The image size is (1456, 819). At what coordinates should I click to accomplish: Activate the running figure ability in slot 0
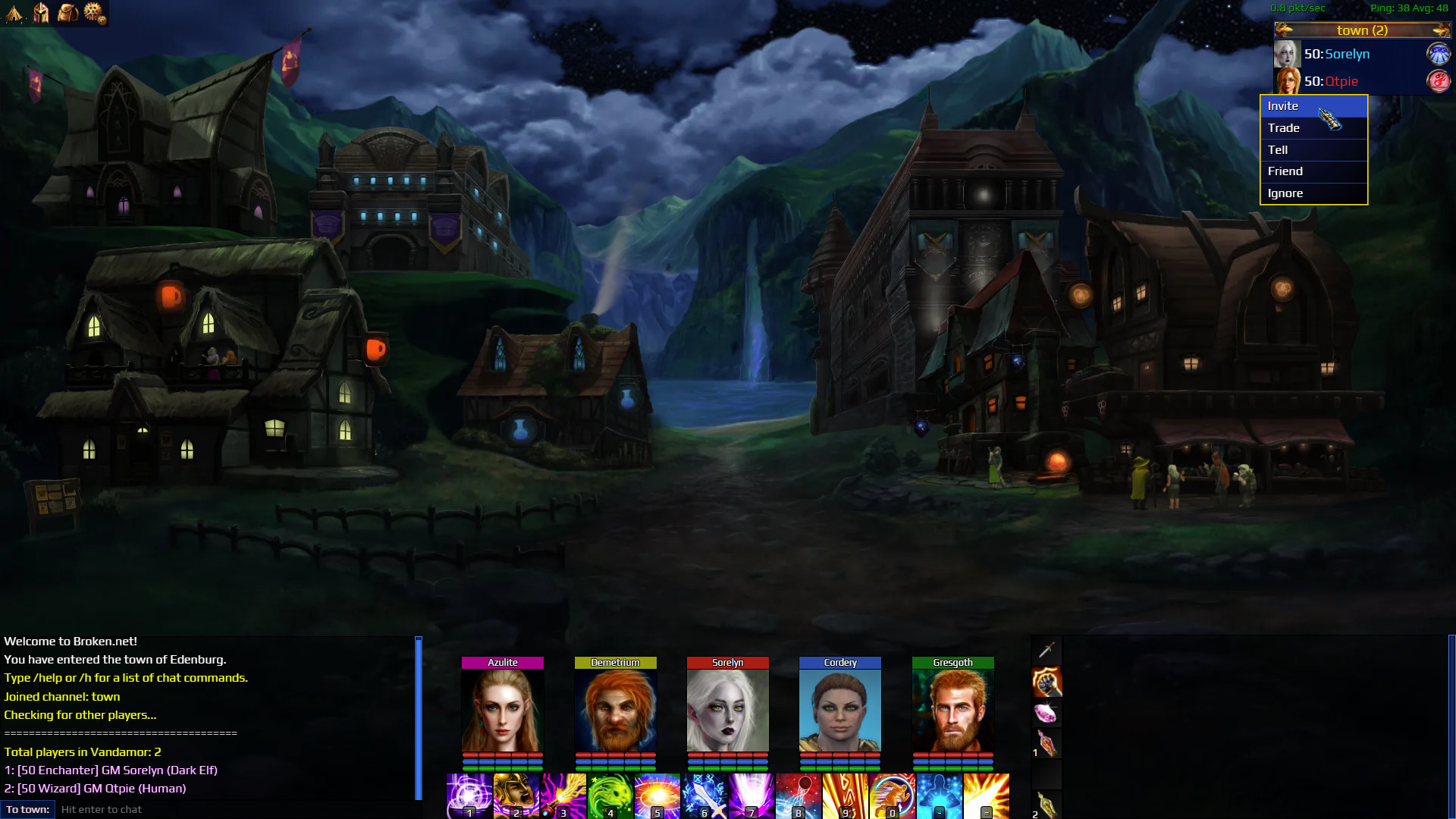point(892,796)
